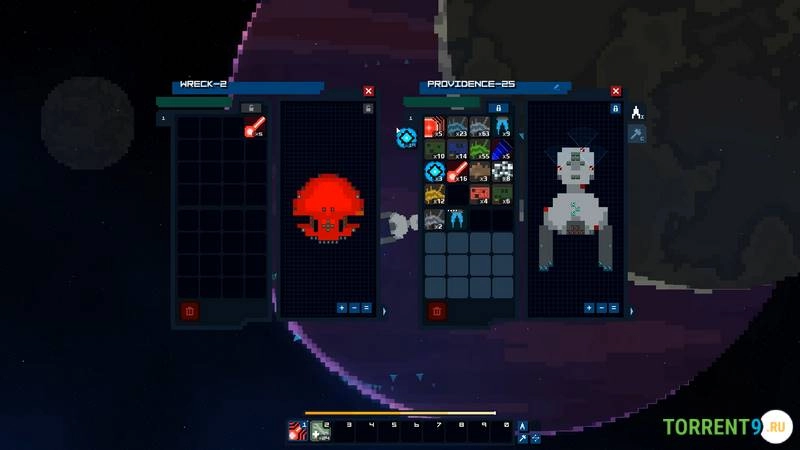This screenshot has height=450, width=800.
Task: Zoom in on the Wreck-2 ship view
Action: [x=342, y=308]
